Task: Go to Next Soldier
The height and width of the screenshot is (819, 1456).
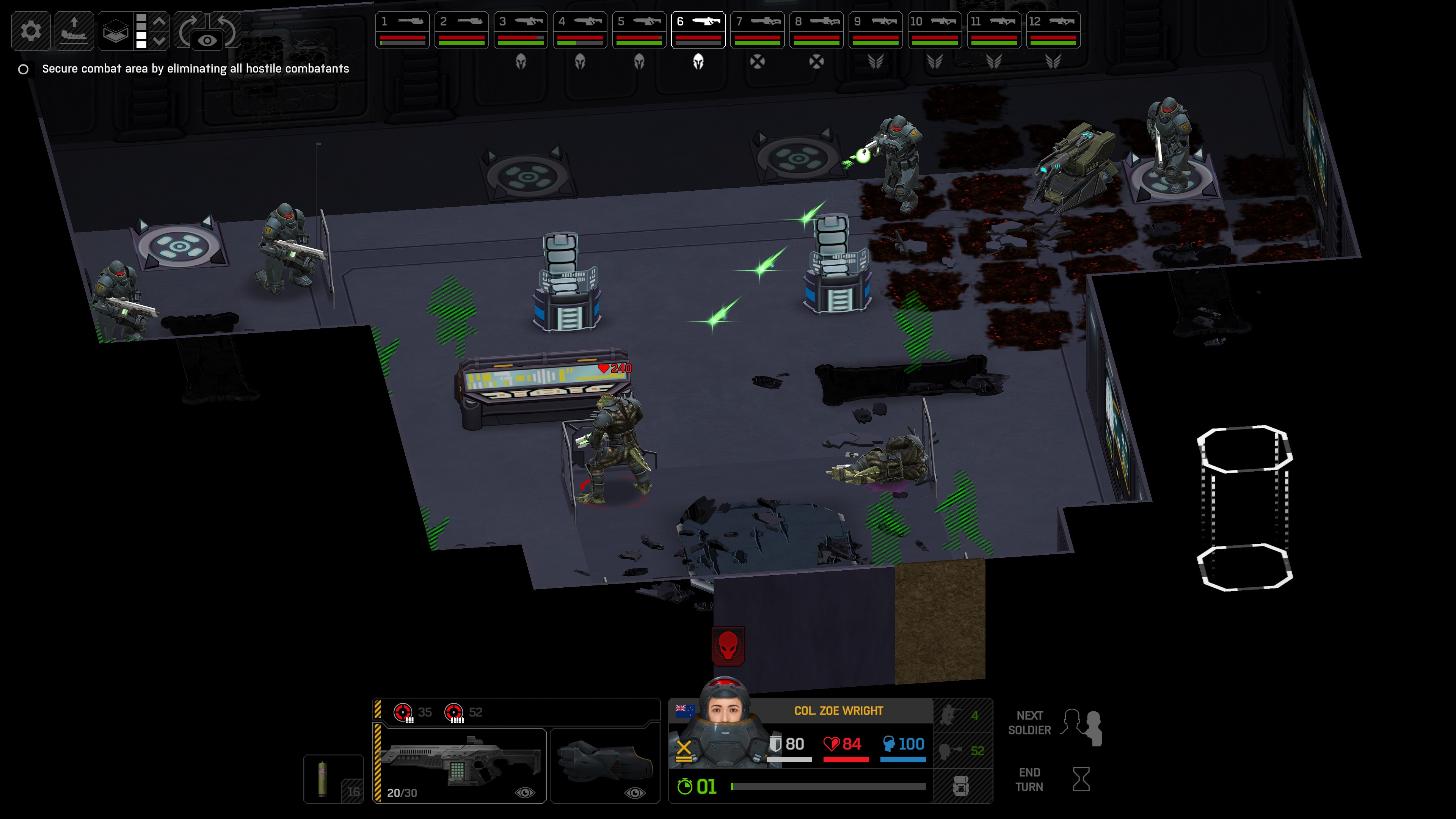Action: click(x=1054, y=723)
